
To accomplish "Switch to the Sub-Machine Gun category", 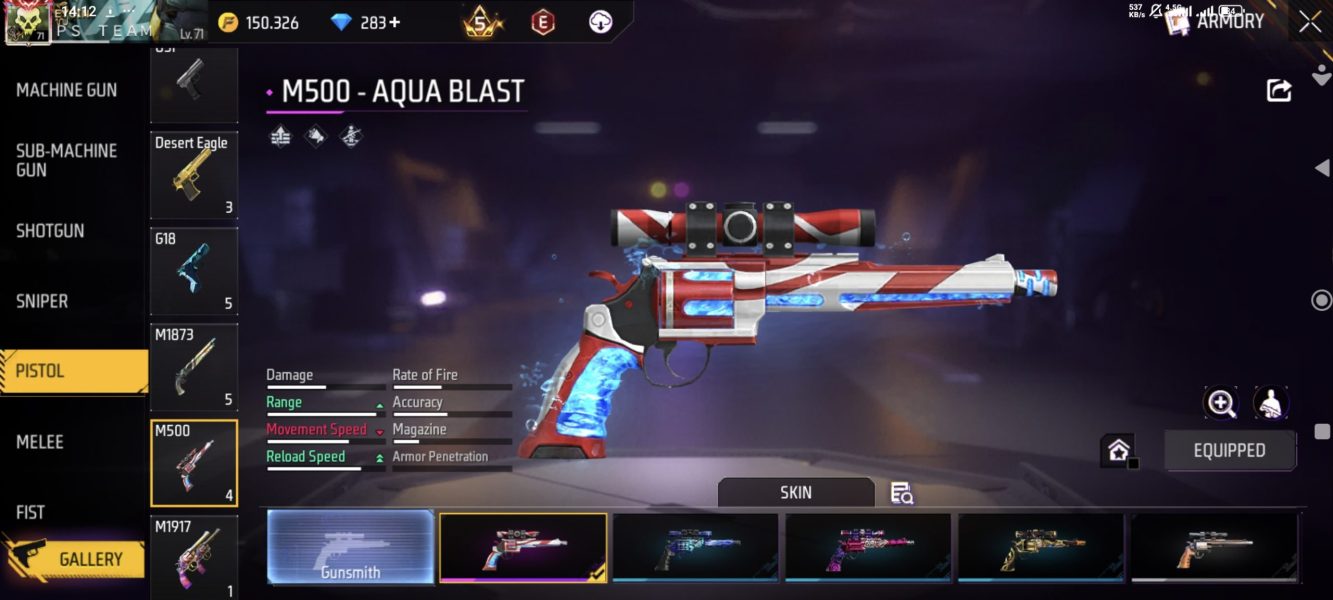I will tap(66, 160).
